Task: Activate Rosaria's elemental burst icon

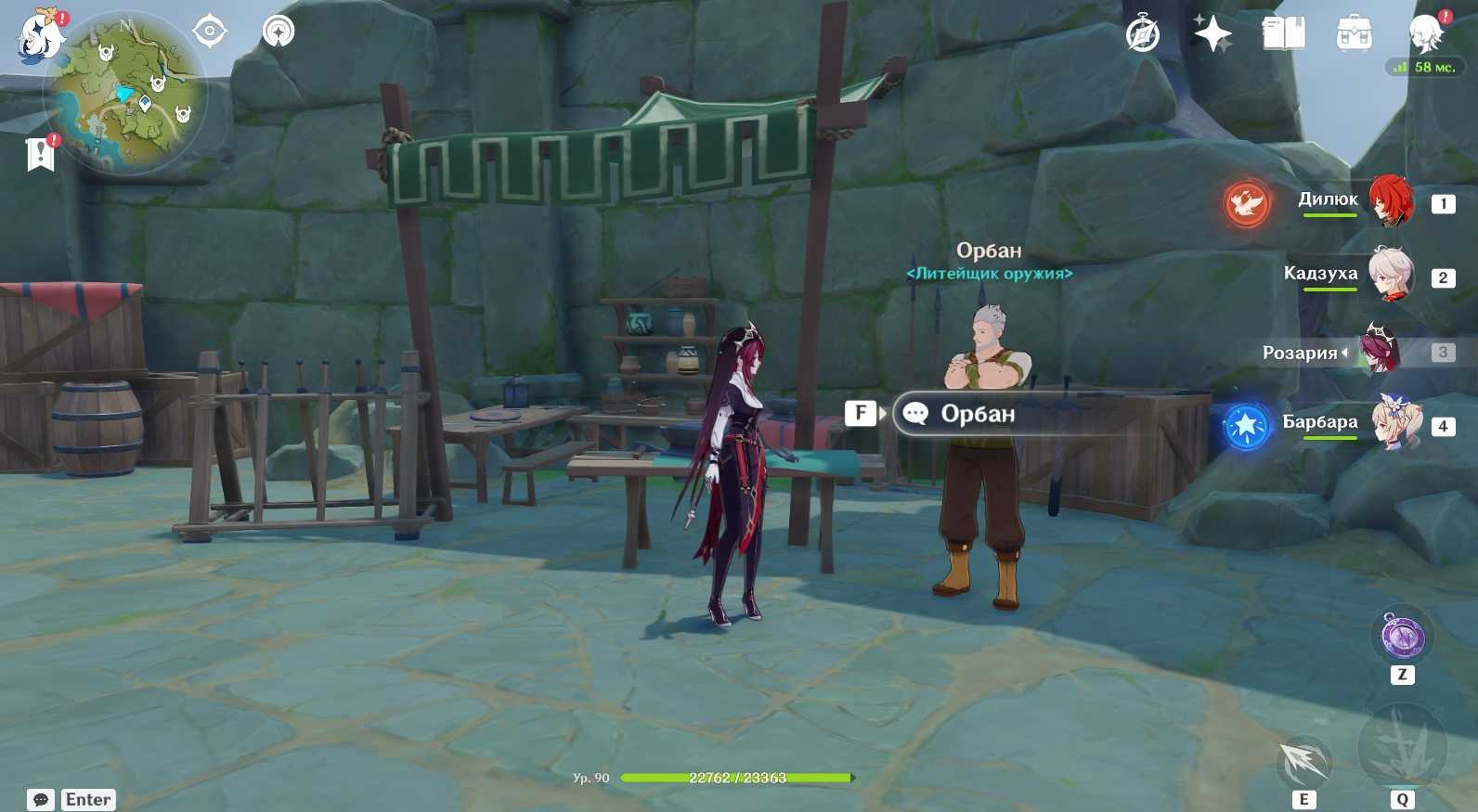Action: [x=1402, y=747]
